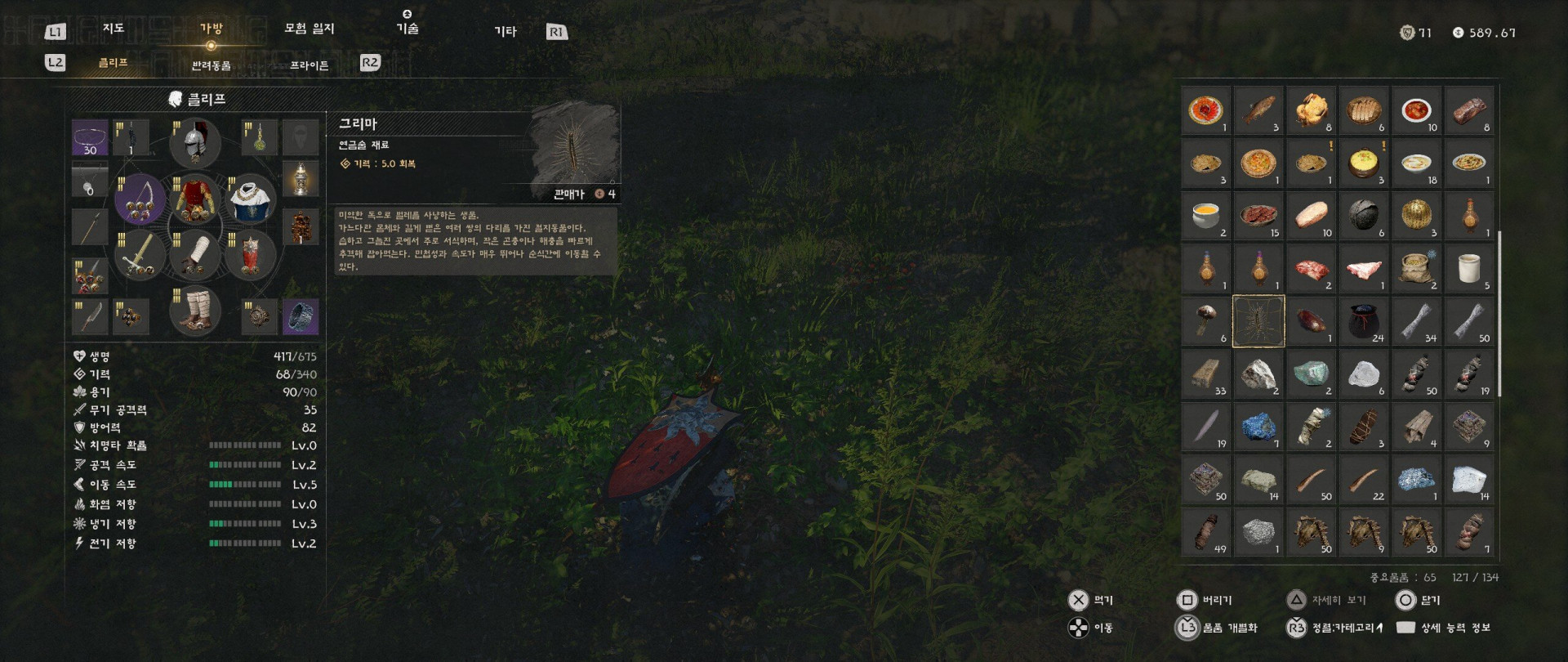Pick the whole roast chicken item

click(1311, 110)
